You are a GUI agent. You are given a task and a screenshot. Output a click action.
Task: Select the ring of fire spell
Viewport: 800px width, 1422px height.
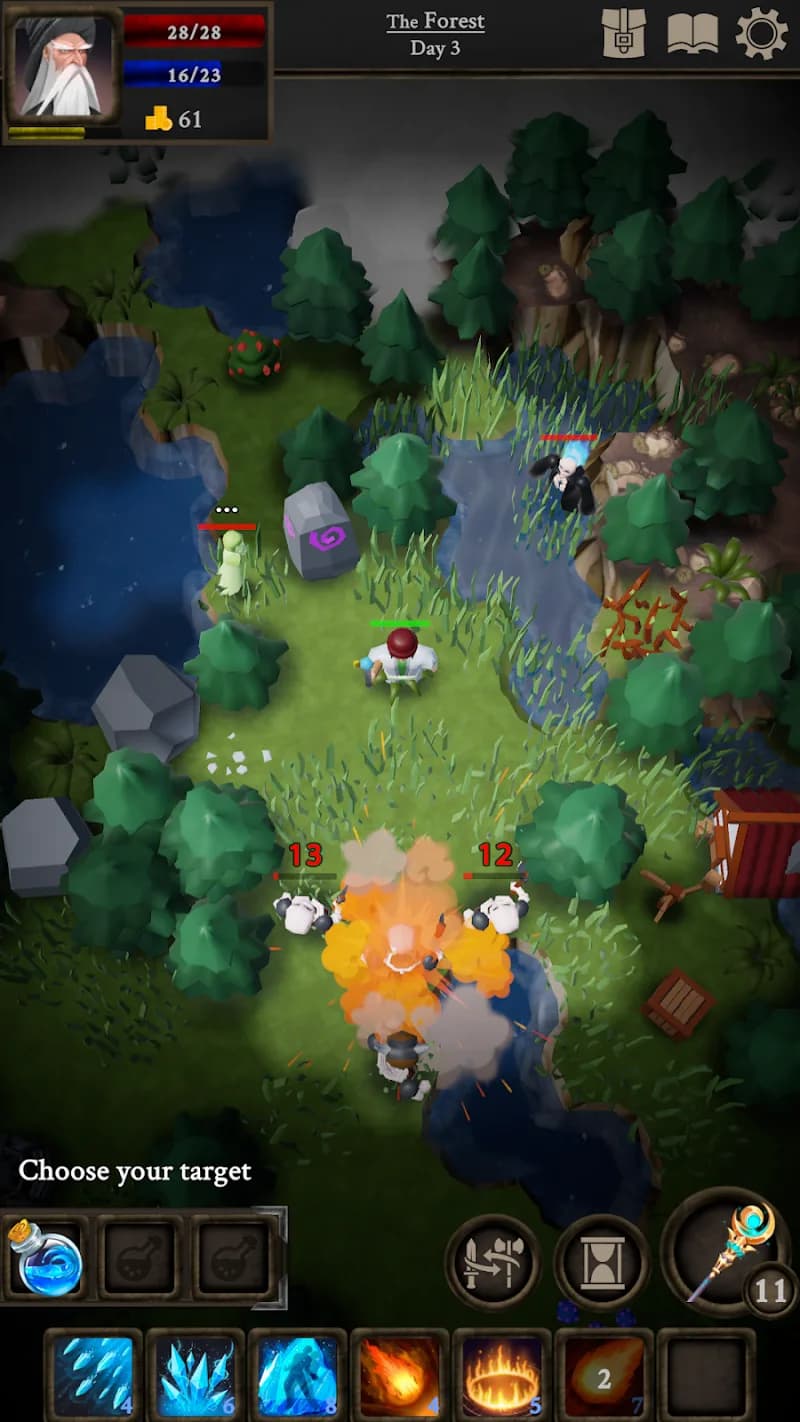click(x=502, y=1376)
